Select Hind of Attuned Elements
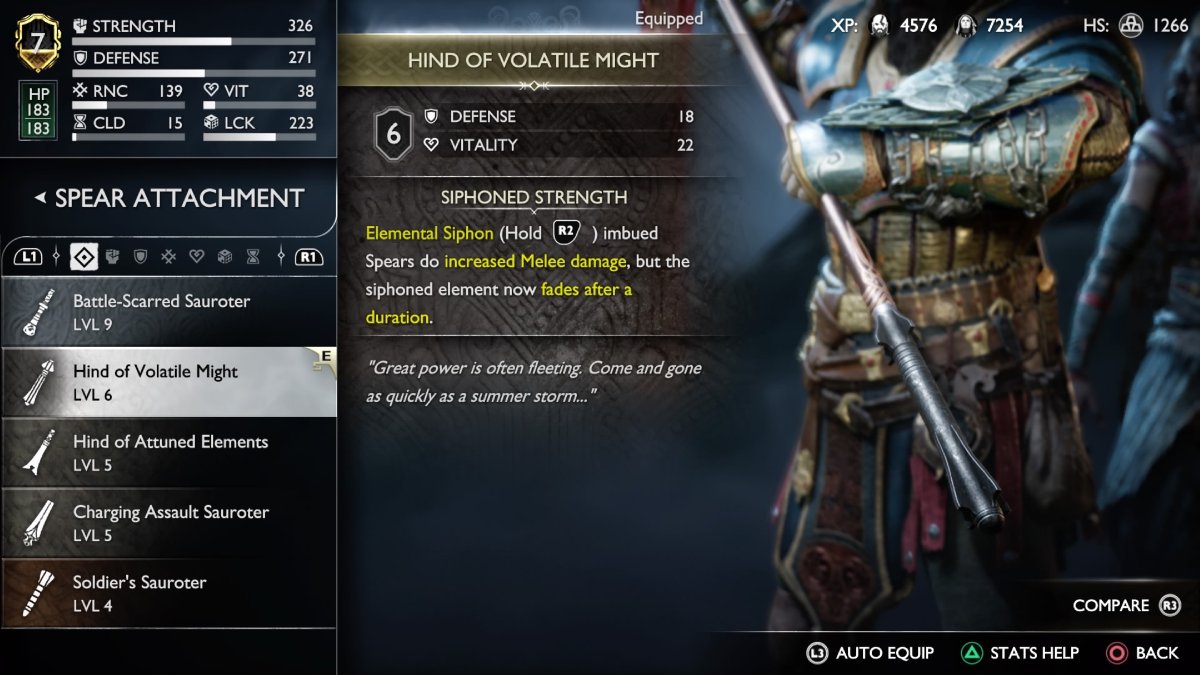The height and width of the screenshot is (675, 1200). point(168,452)
